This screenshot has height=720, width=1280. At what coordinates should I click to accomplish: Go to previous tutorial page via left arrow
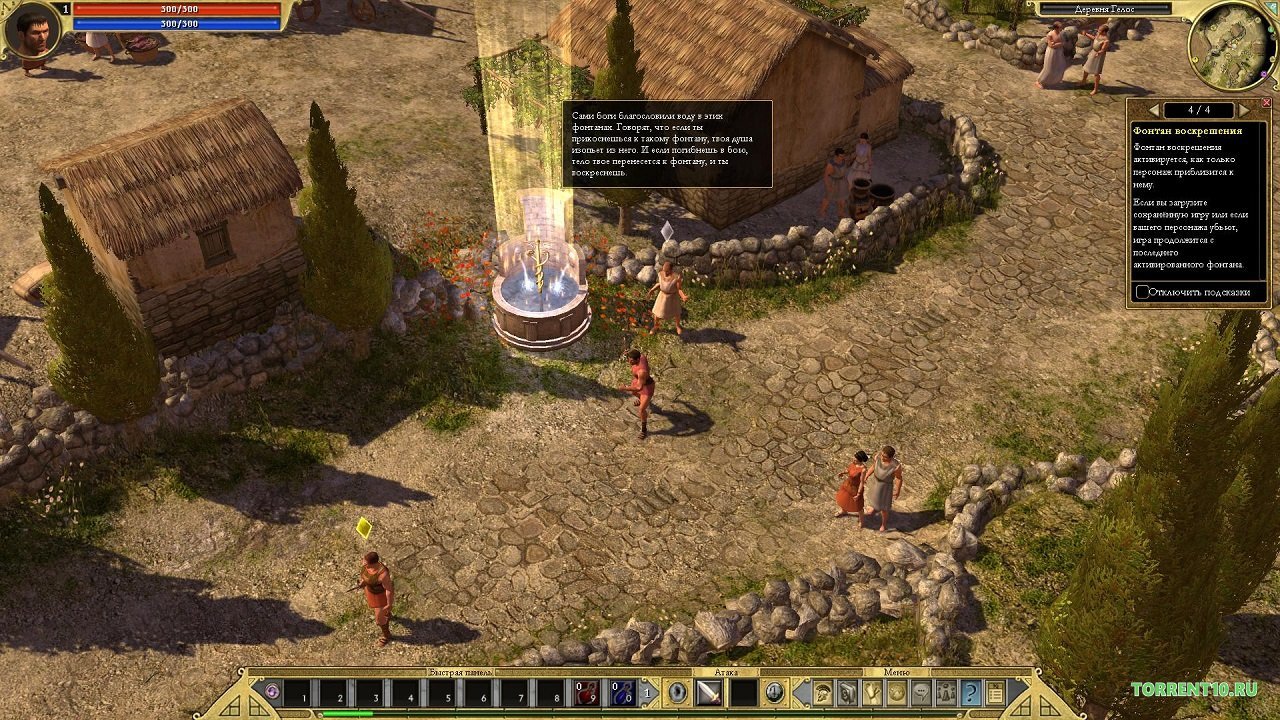click(1153, 109)
